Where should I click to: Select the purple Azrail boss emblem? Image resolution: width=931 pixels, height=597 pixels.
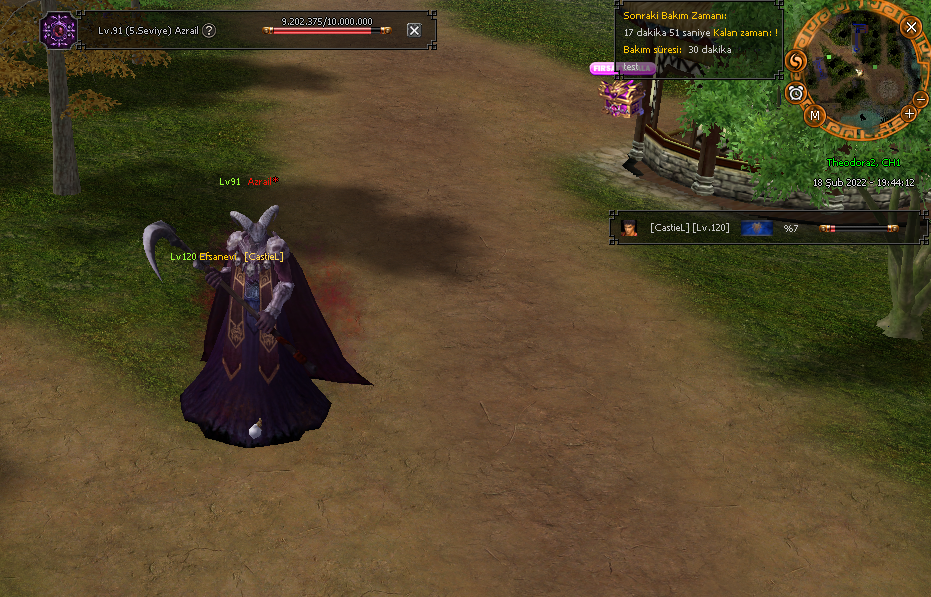pyautogui.click(x=57, y=29)
